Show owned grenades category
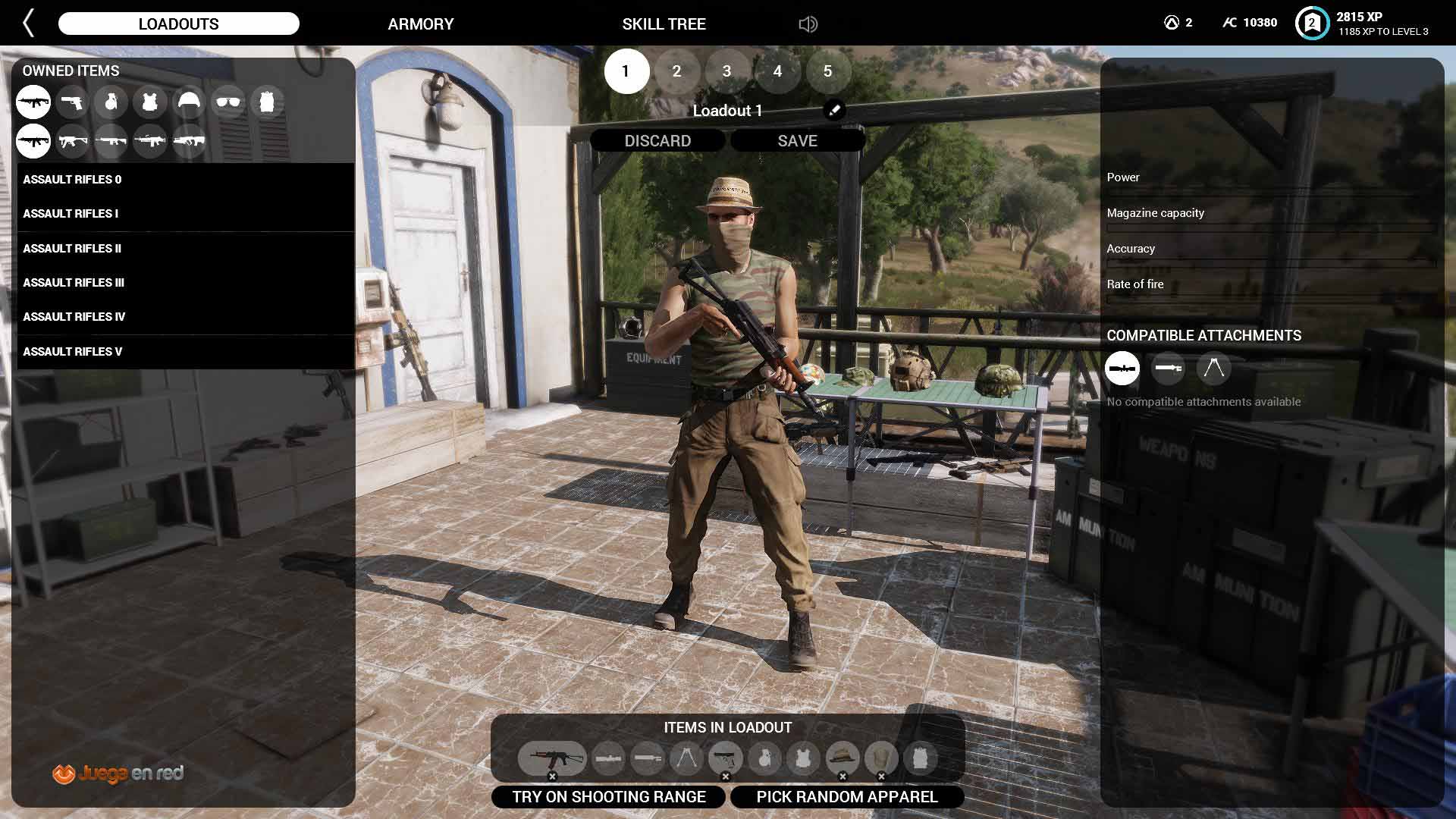The image size is (1456, 819). (x=111, y=102)
